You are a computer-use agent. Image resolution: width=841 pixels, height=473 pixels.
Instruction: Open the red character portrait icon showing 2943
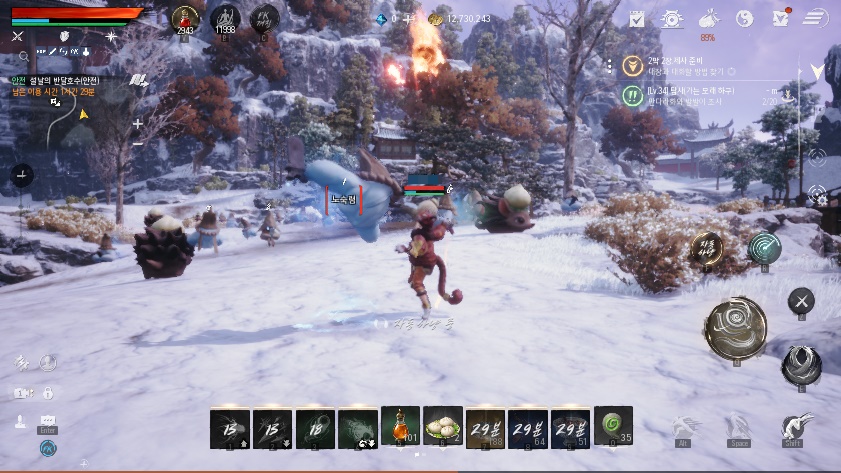coord(185,17)
